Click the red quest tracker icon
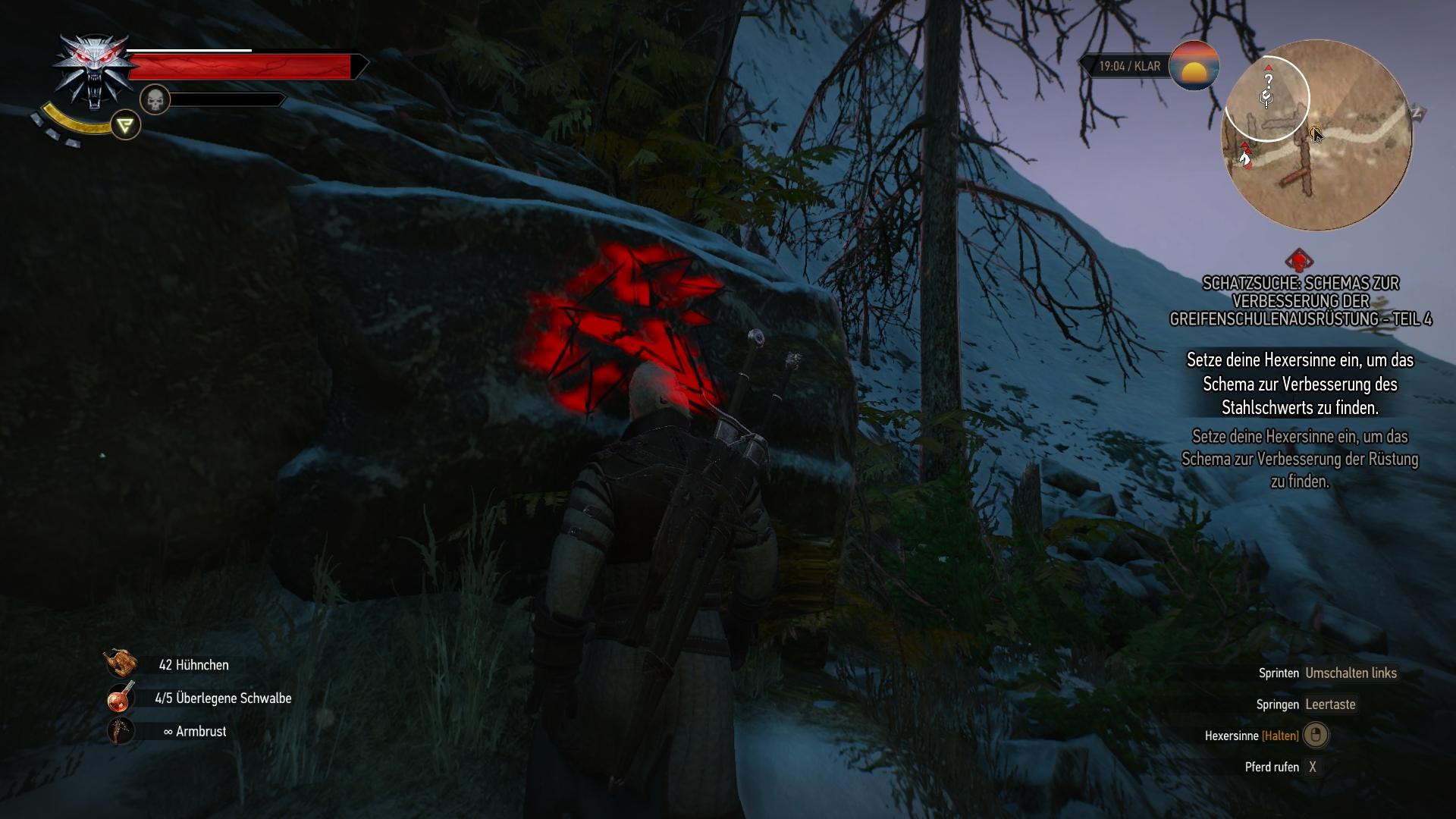 1299,261
